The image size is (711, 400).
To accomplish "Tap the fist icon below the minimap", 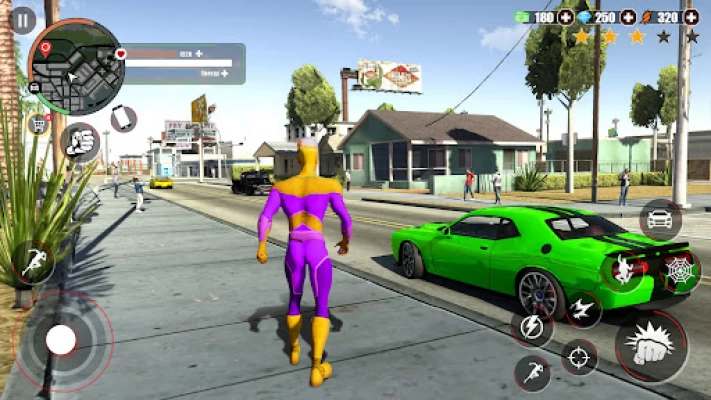I will pyautogui.click(x=79, y=142).
